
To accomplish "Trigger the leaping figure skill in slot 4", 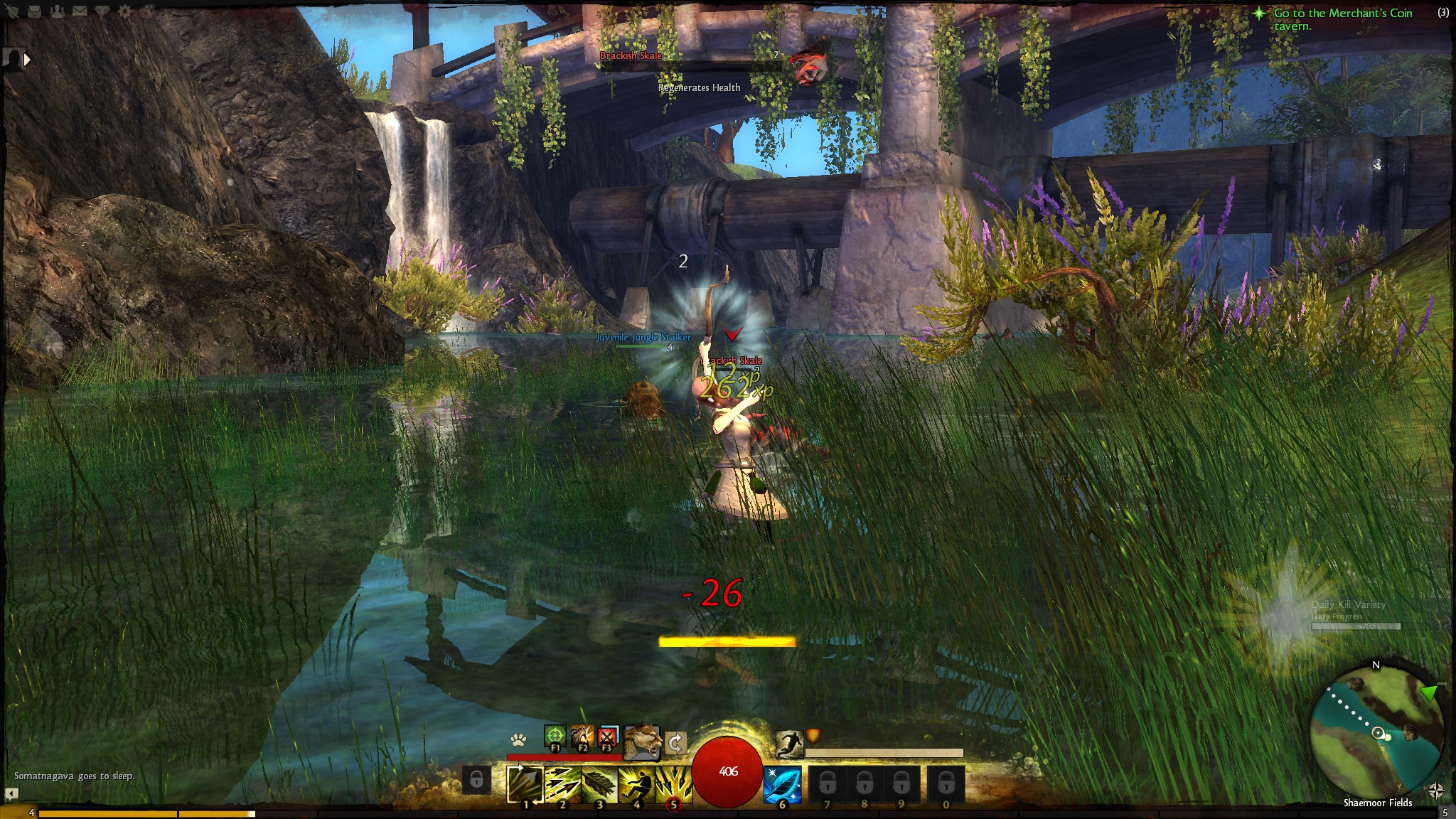I will point(637,785).
